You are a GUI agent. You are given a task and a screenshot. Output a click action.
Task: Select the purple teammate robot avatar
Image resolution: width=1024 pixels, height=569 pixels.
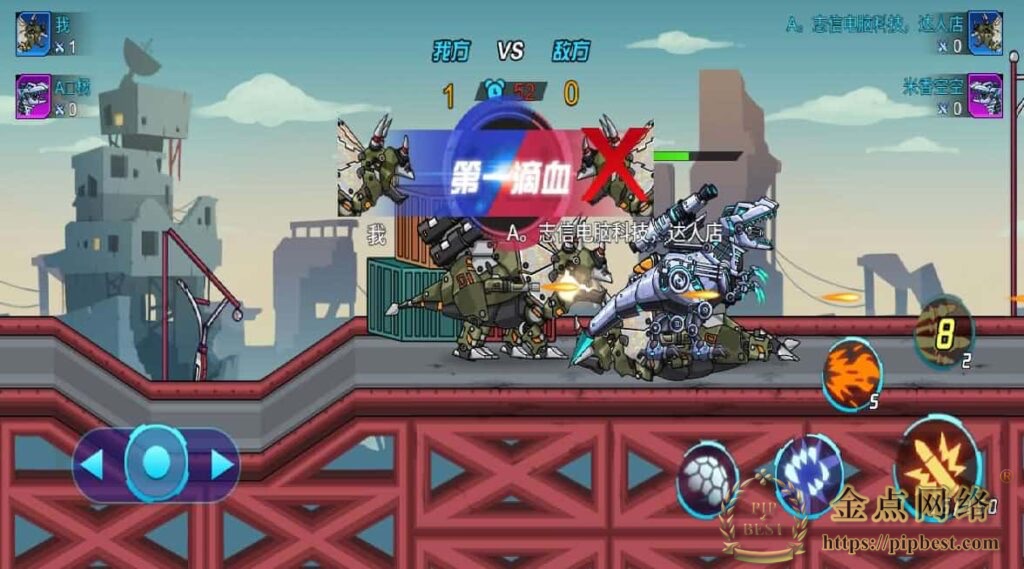33,97
